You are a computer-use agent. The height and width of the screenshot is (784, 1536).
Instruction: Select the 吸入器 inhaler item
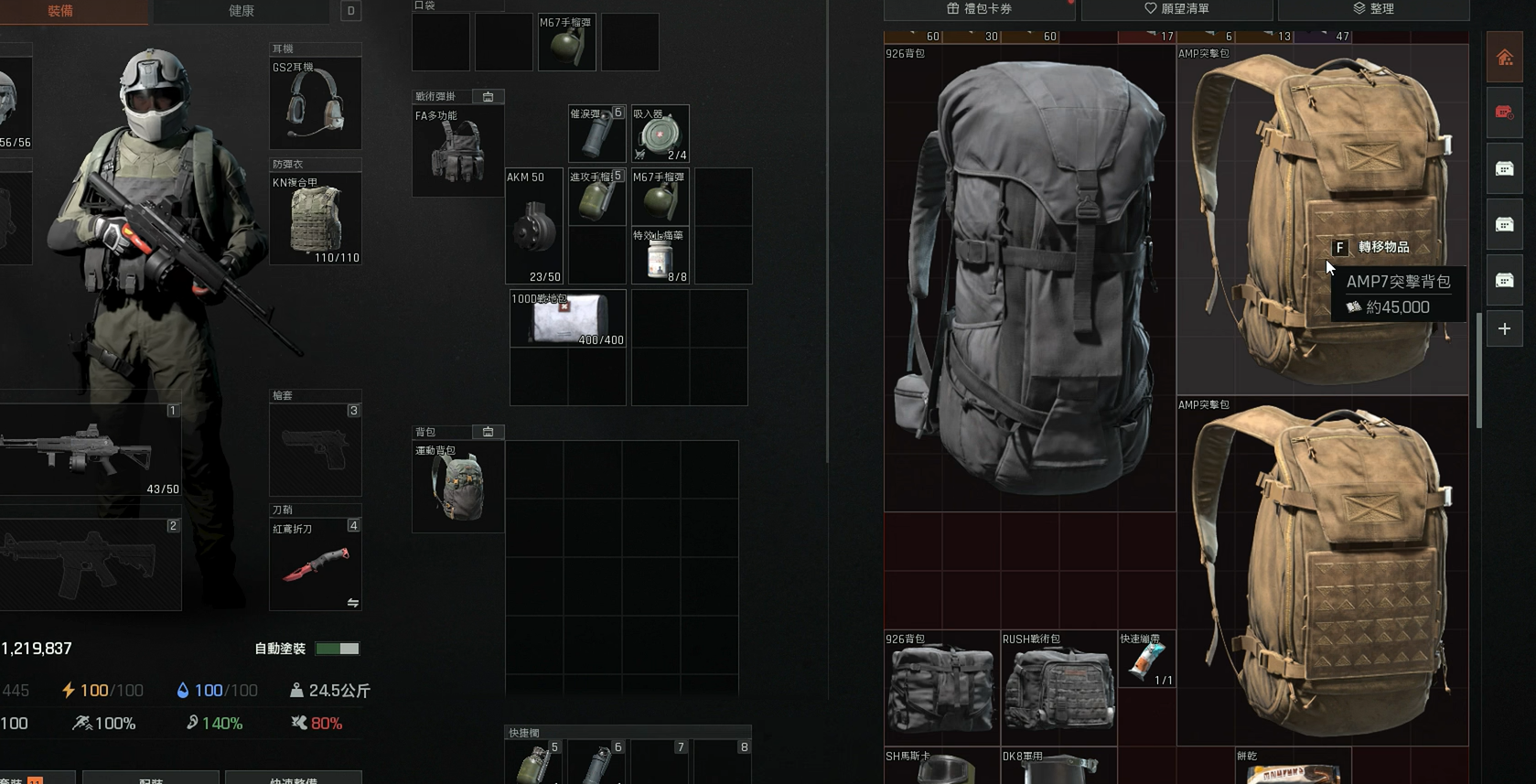[x=660, y=134]
